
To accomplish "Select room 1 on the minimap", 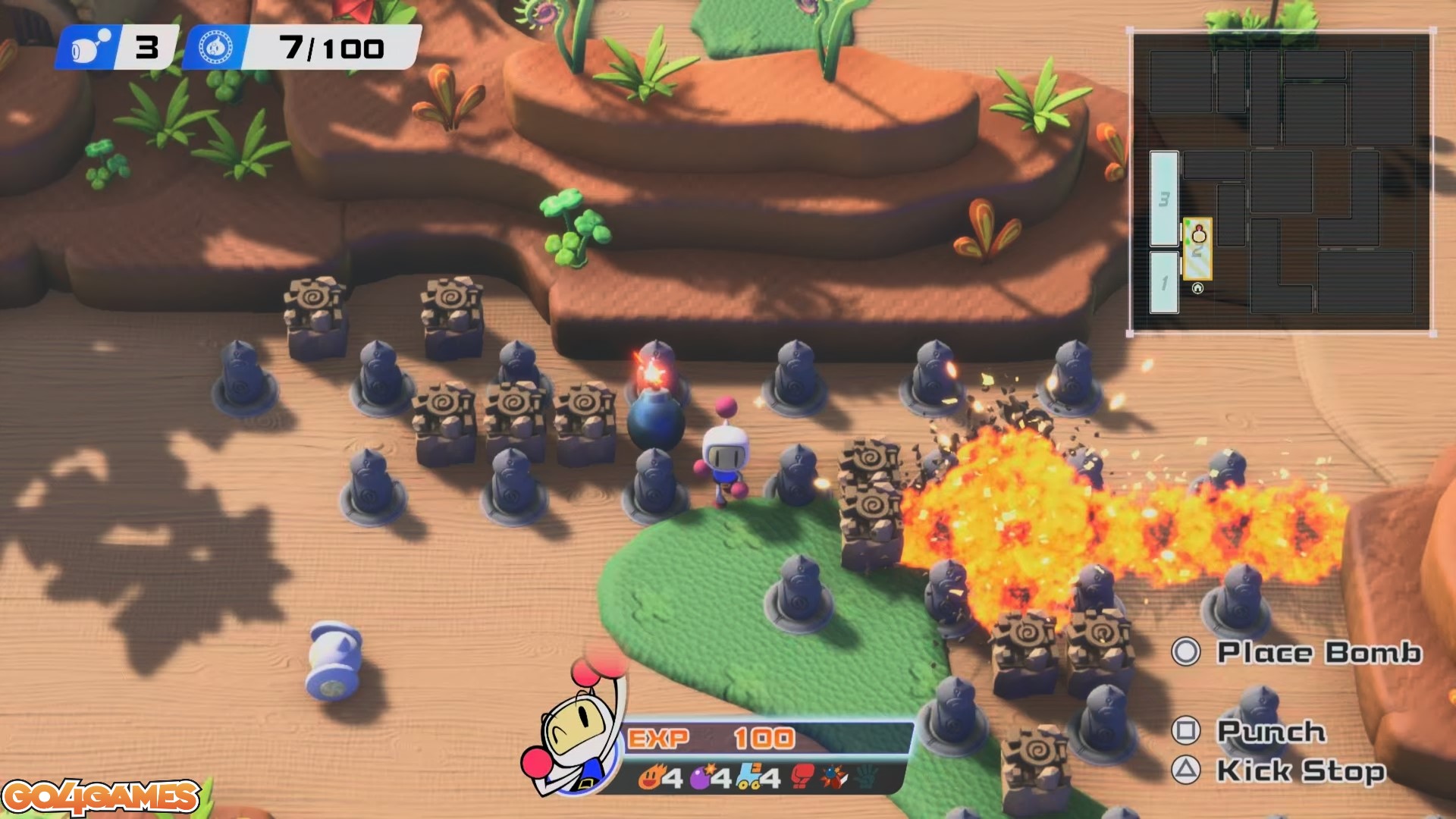I will [x=1164, y=283].
